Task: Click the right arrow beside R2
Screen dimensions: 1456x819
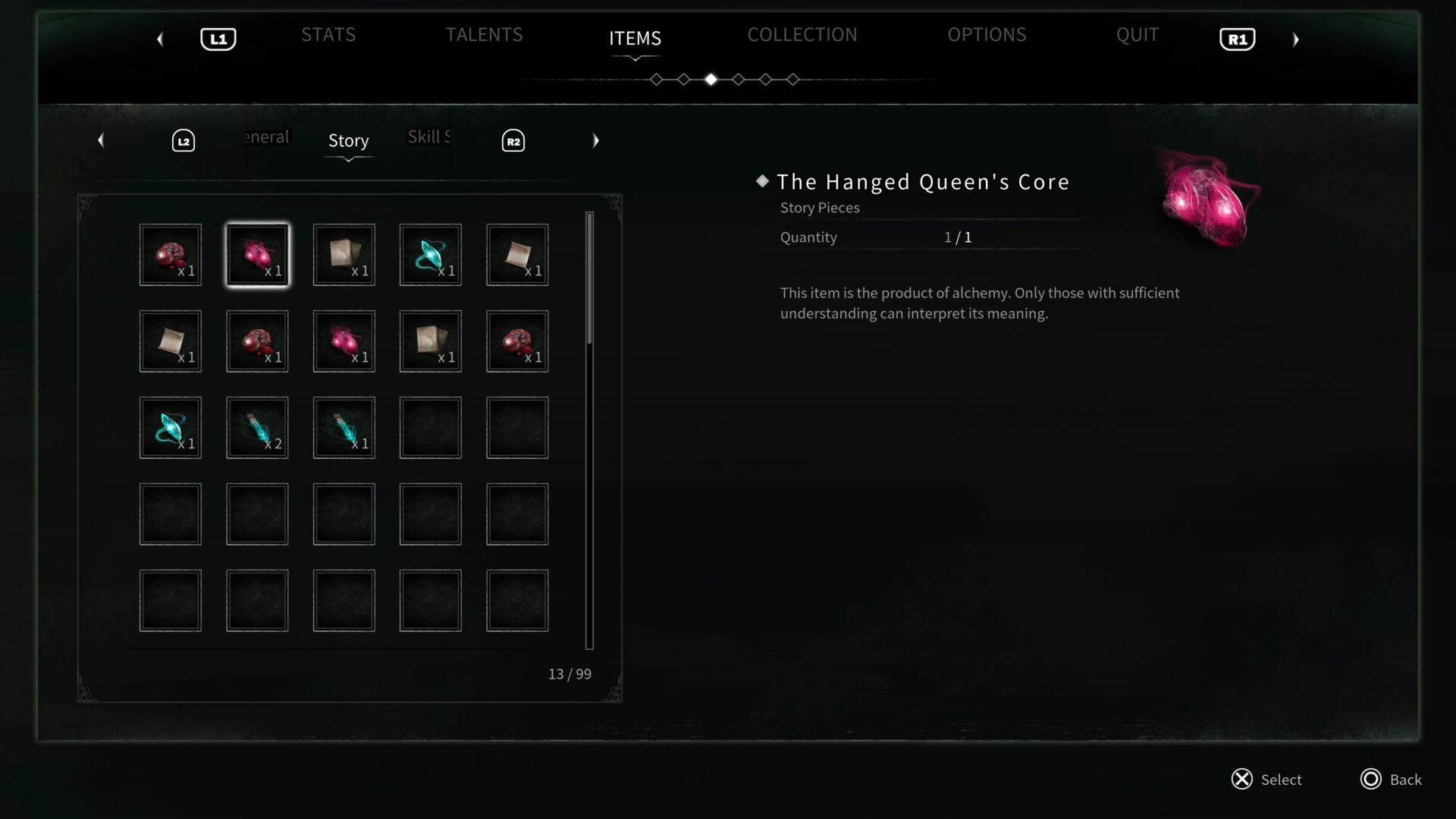Action: tap(596, 140)
